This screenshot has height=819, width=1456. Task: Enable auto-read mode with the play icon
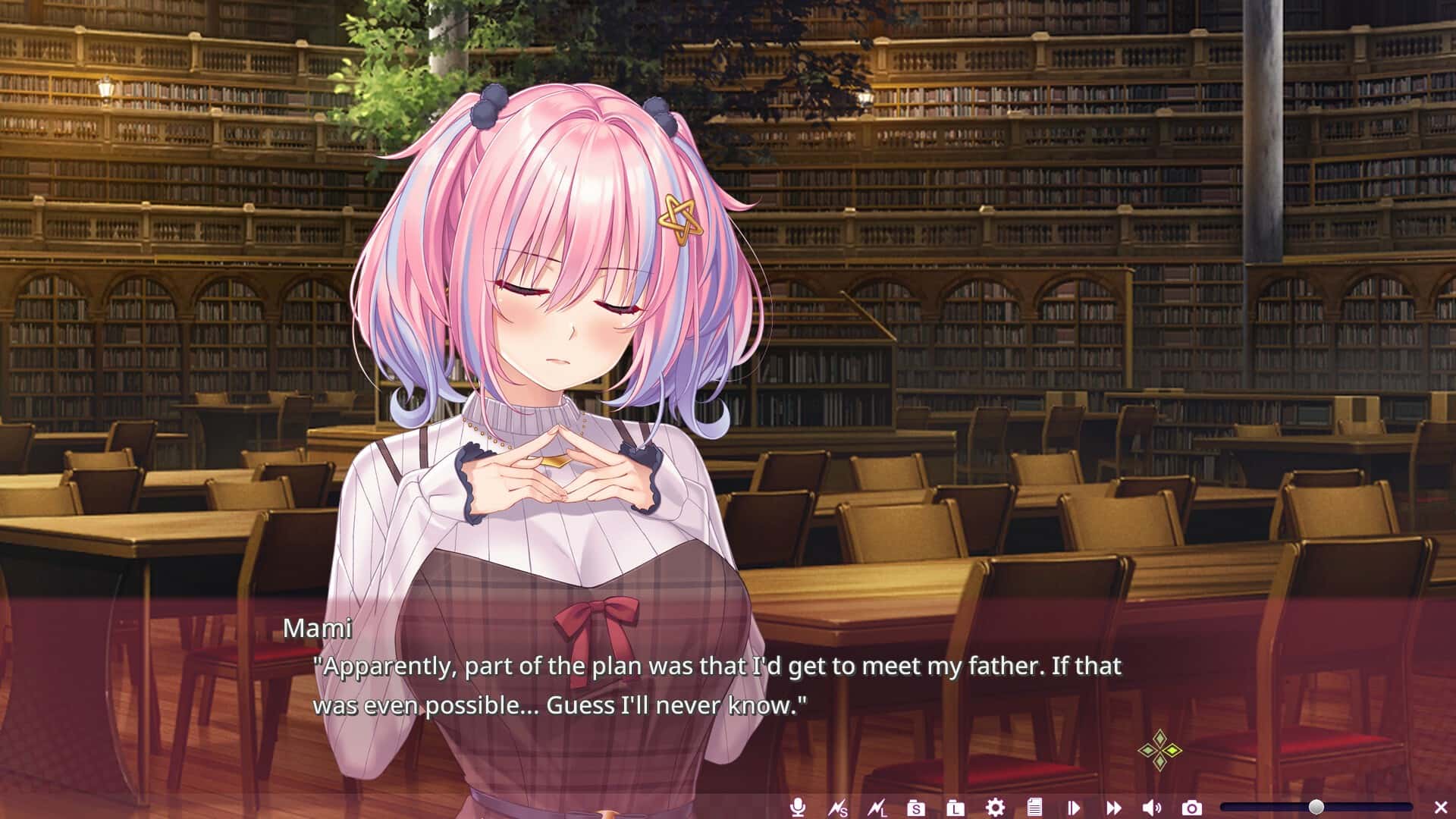pyautogui.click(x=1075, y=807)
